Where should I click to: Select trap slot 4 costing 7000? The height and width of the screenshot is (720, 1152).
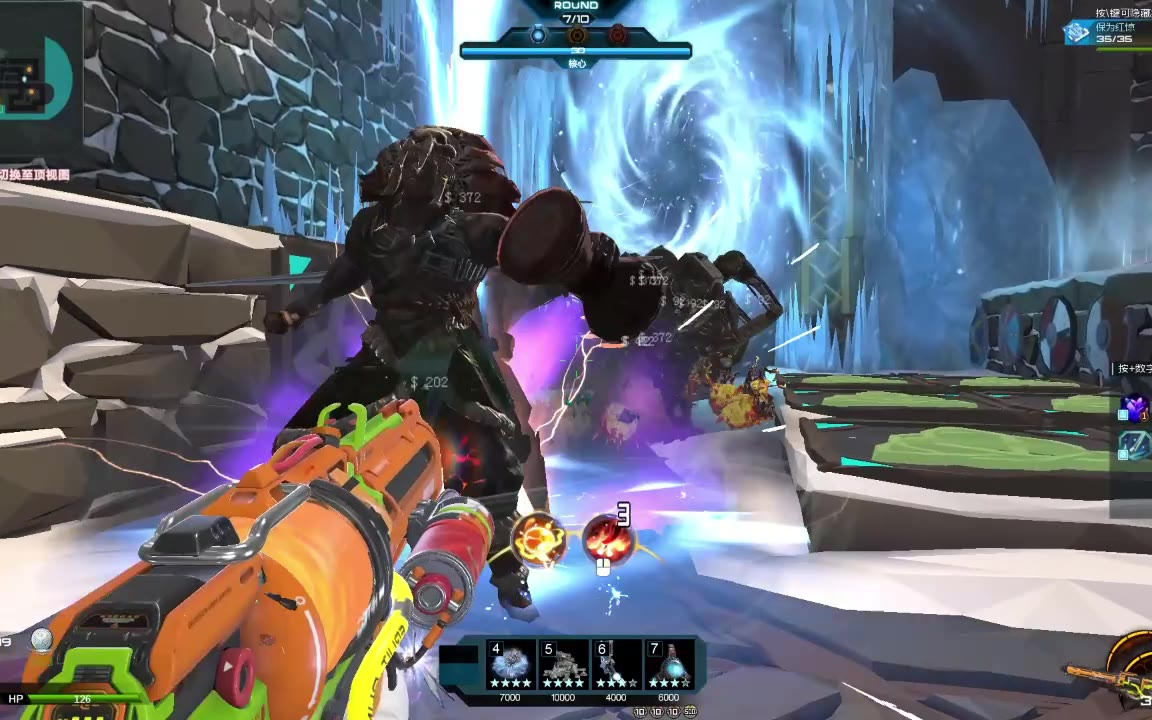512,665
